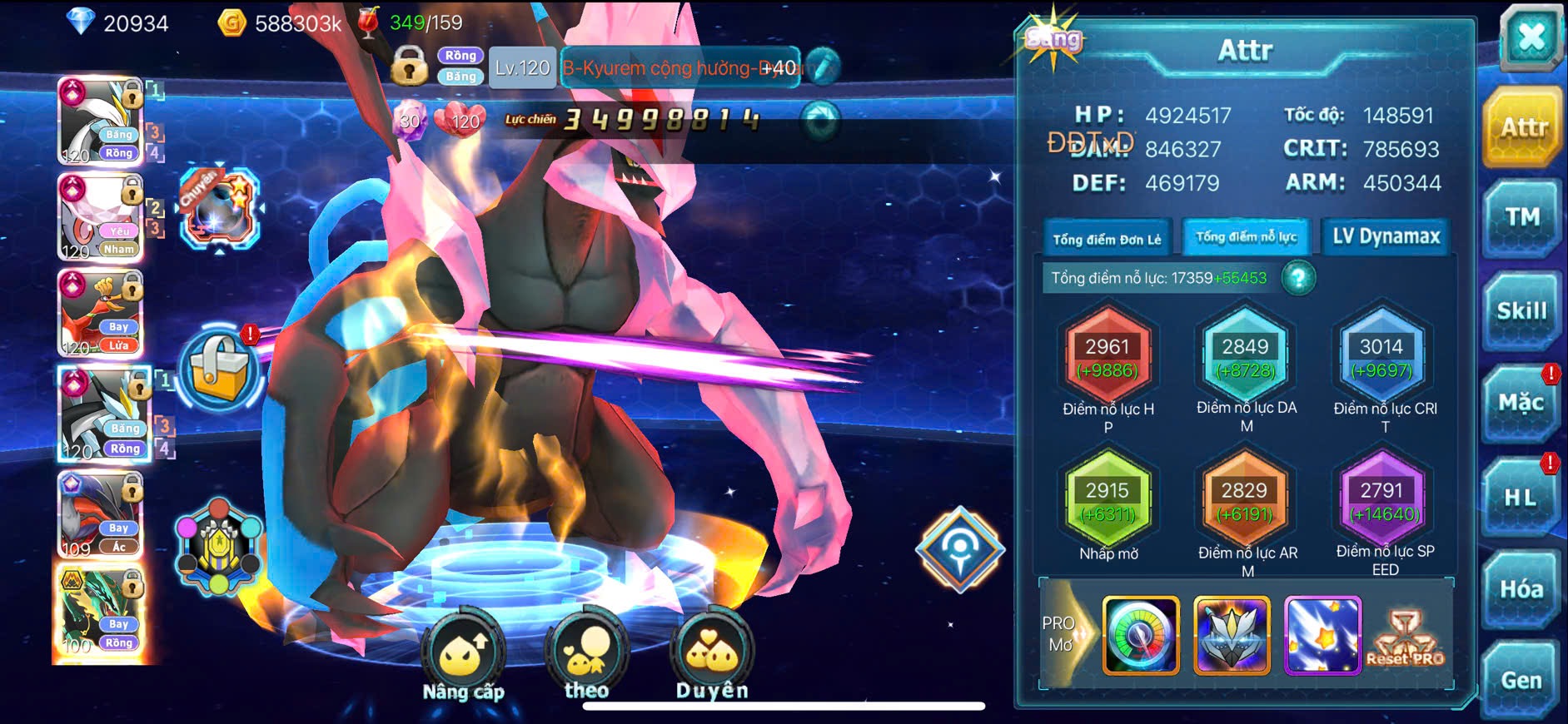Image resolution: width=1568 pixels, height=724 pixels.
Task: Edit the Pokémon name with pencil icon
Action: click(x=822, y=67)
